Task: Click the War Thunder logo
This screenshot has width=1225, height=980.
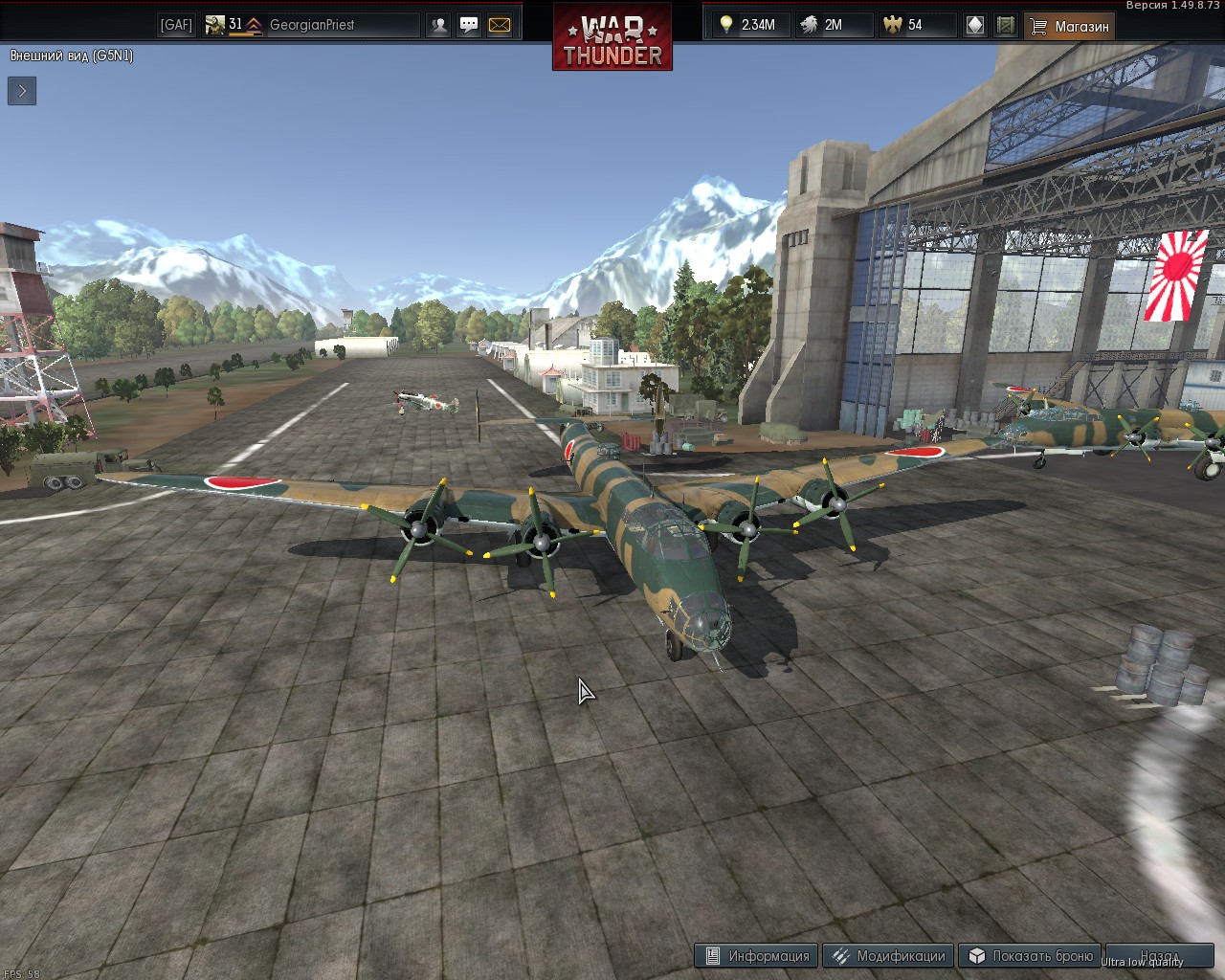Action: (612, 38)
